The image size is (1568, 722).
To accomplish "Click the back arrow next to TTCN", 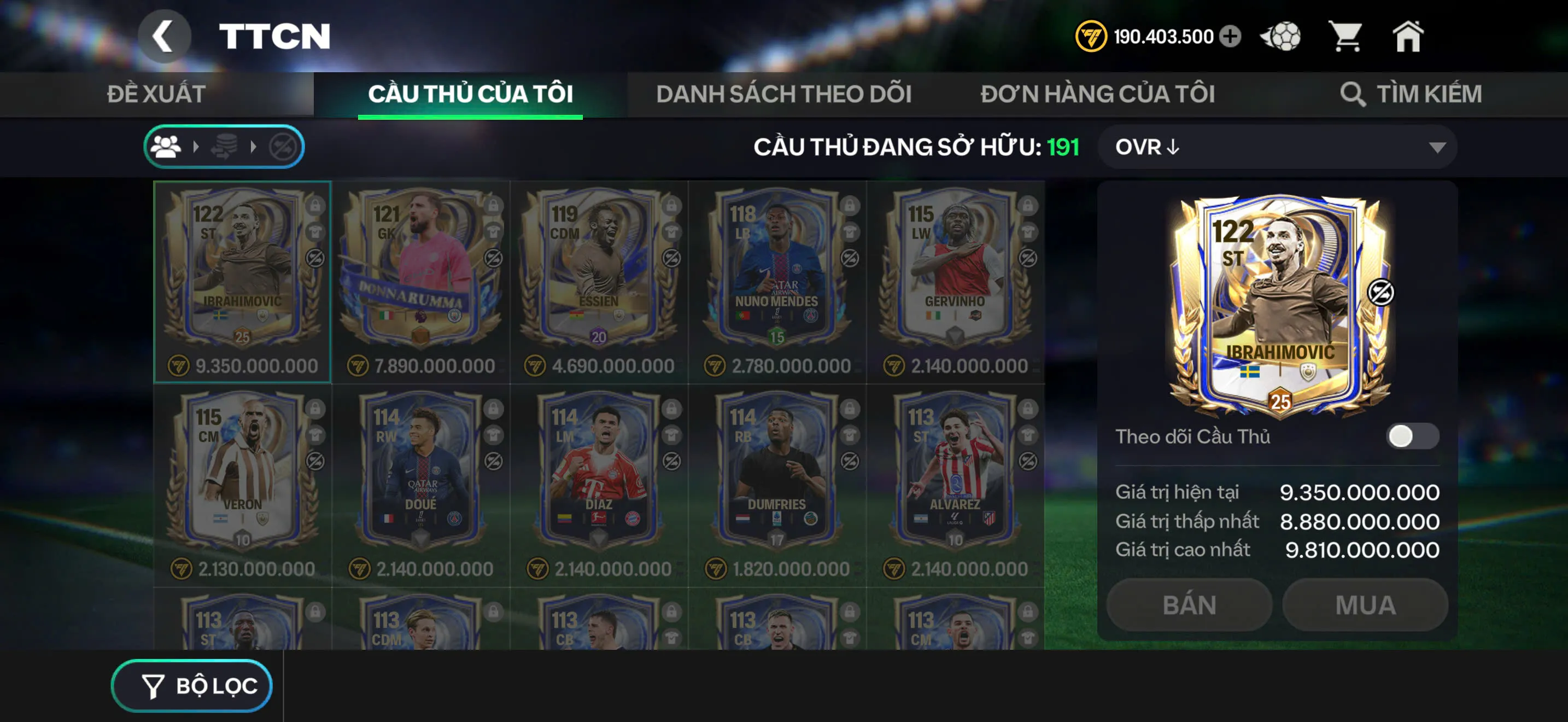I will tap(165, 36).
